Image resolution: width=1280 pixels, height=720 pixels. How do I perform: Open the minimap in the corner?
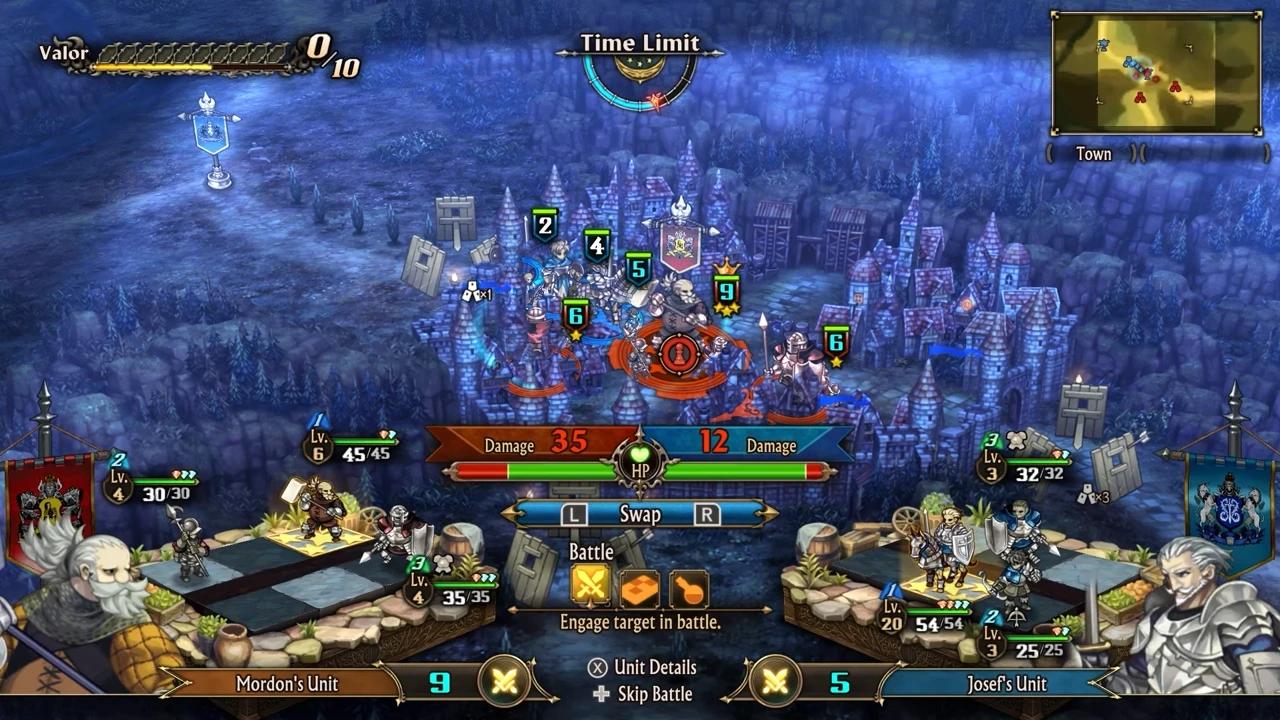click(1156, 73)
